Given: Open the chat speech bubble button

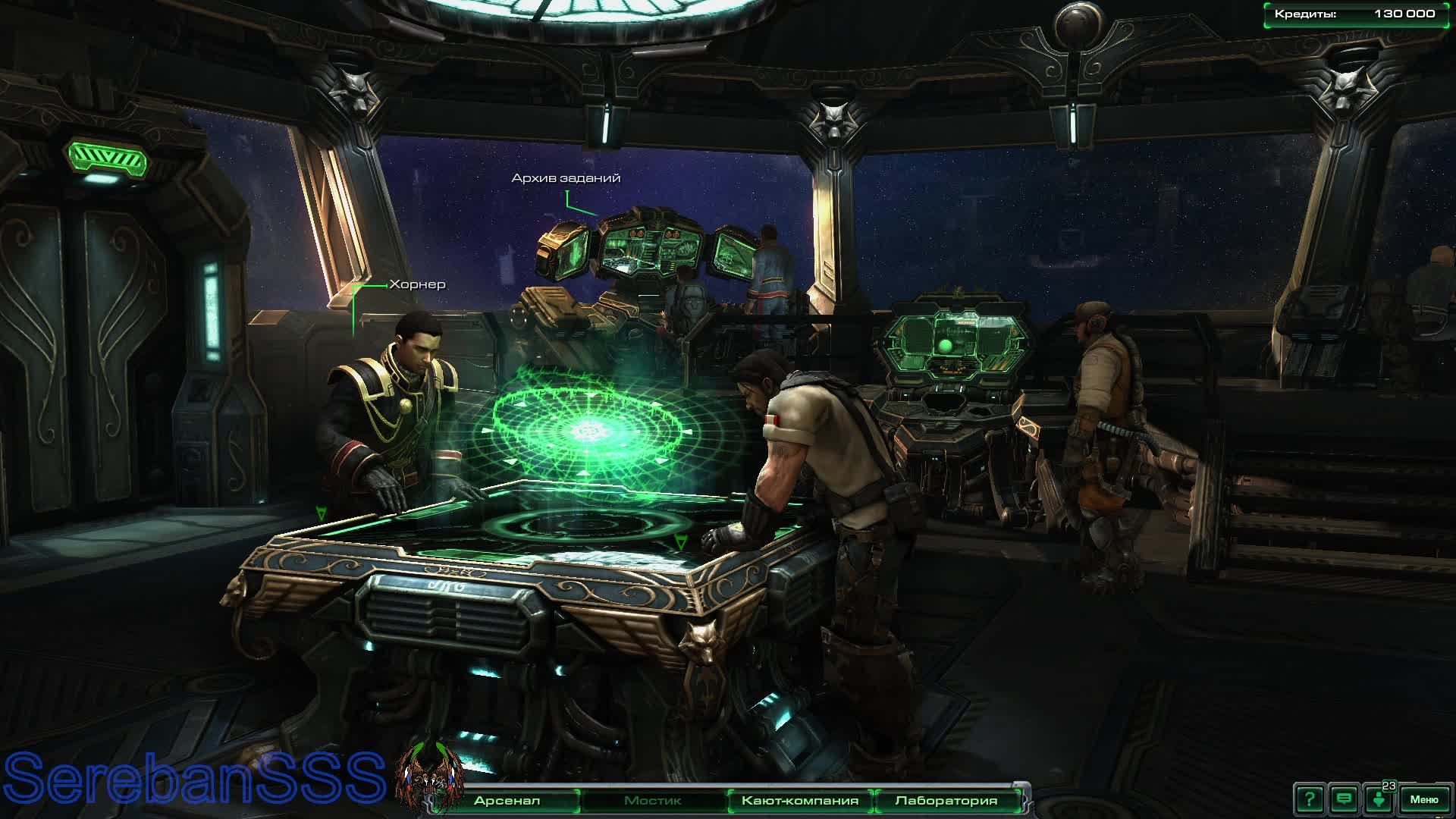Looking at the screenshot, I should [1344, 799].
